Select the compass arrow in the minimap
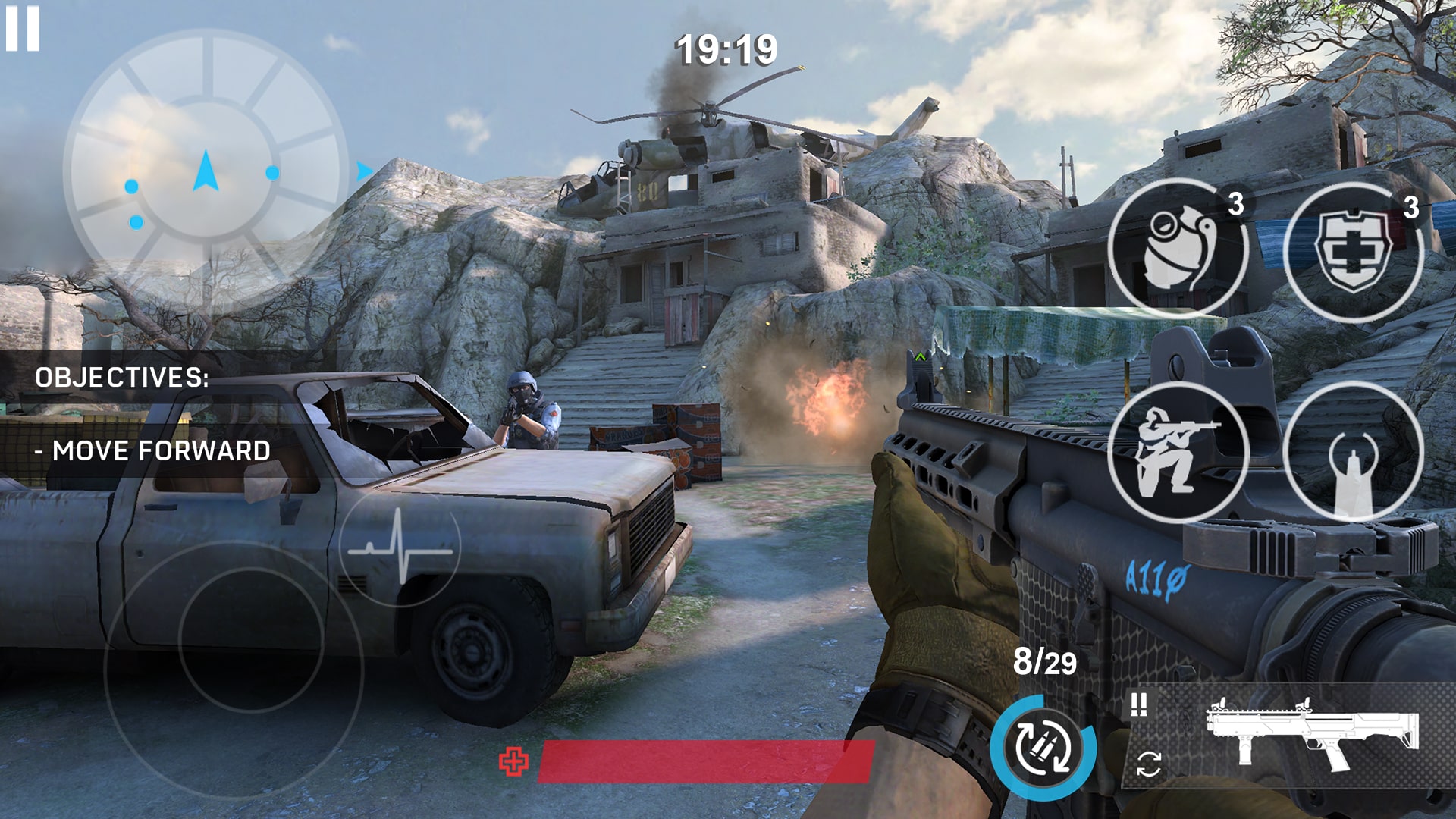Image resolution: width=1456 pixels, height=819 pixels. click(205, 168)
